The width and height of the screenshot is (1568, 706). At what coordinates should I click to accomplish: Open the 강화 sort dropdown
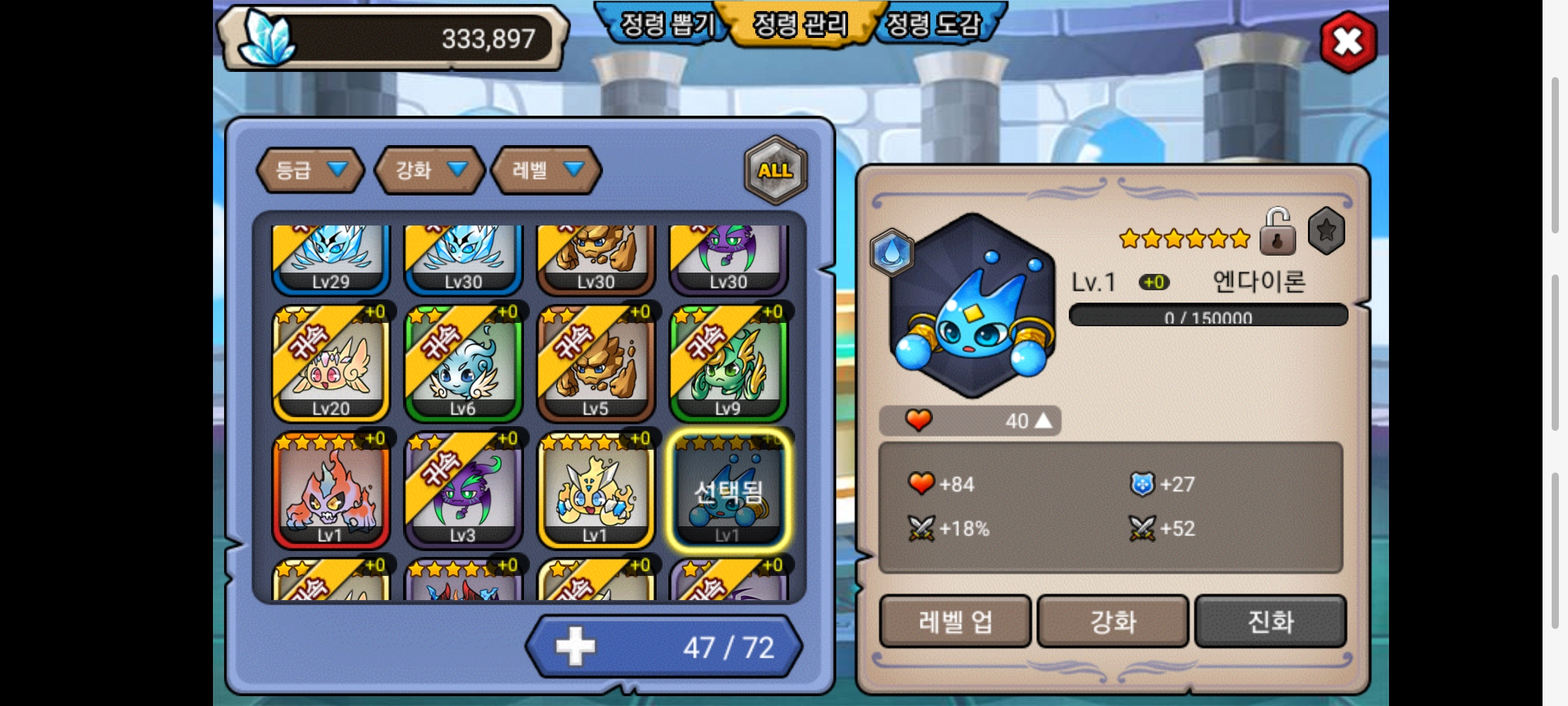point(429,171)
